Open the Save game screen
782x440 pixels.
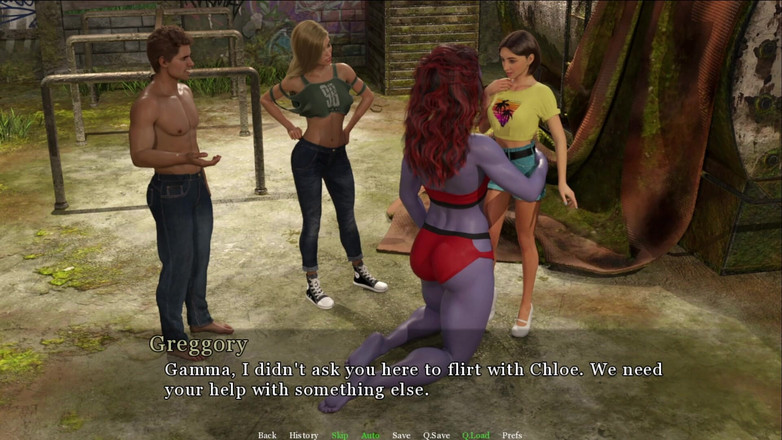(x=401, y=435)
